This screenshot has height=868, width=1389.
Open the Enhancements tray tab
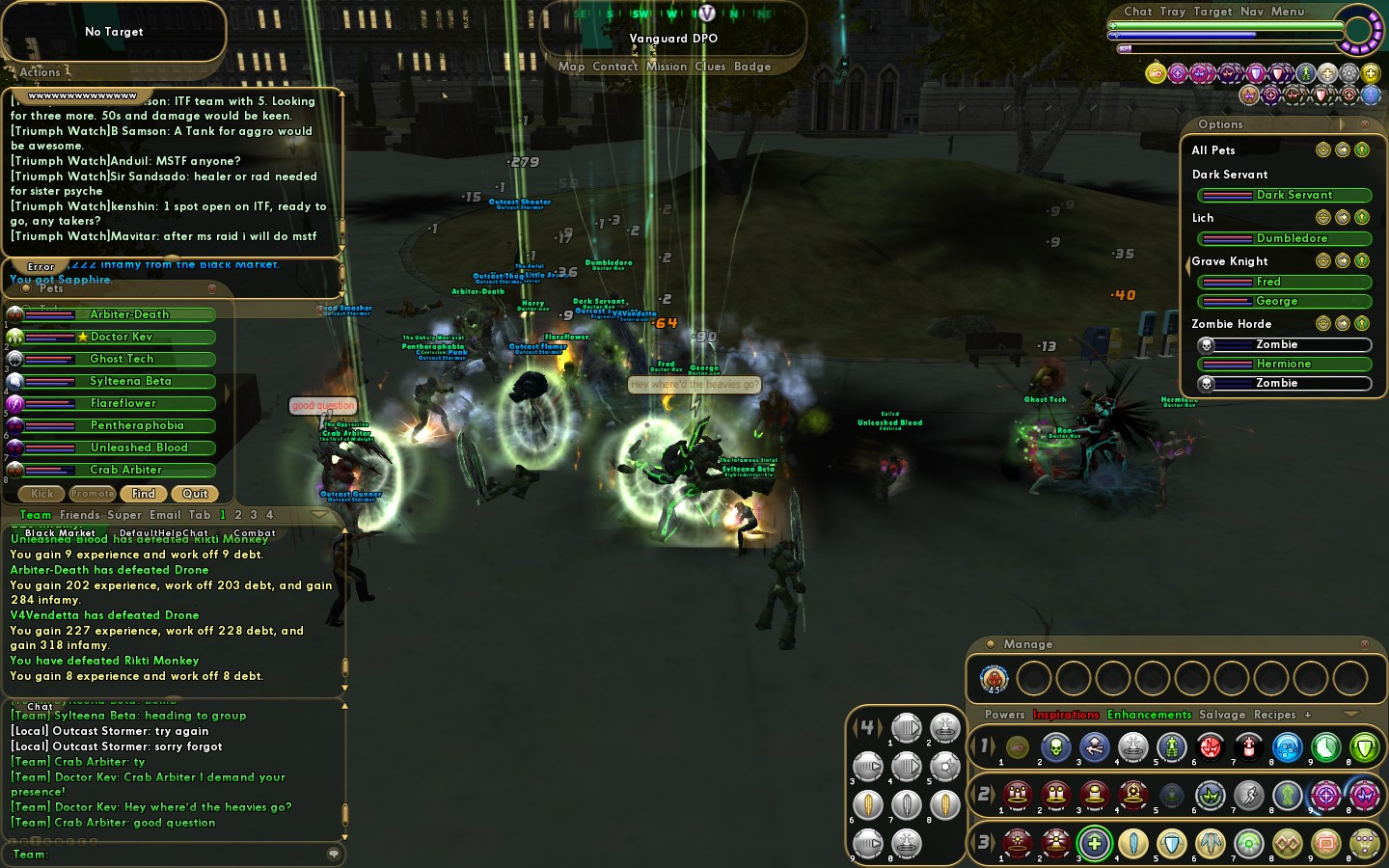tap(1149, 715)
